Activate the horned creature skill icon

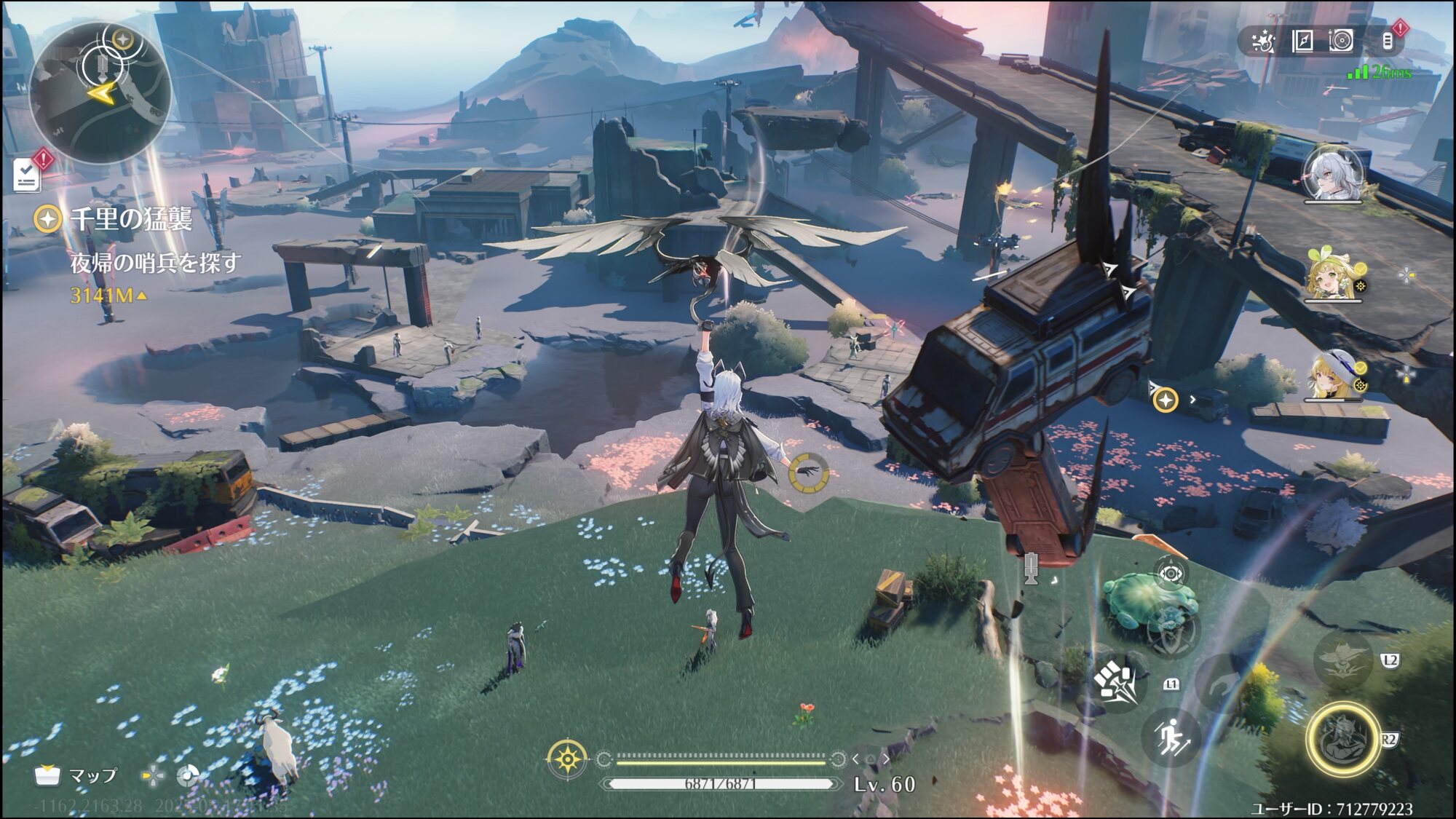[x=1172, y=630]
